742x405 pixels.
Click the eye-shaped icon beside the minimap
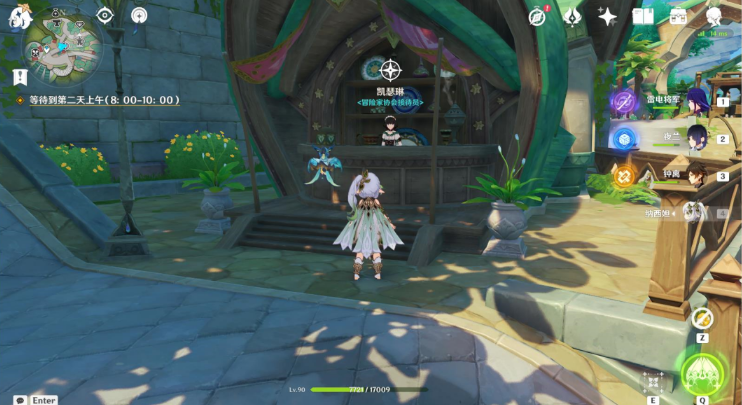(105, 15)
